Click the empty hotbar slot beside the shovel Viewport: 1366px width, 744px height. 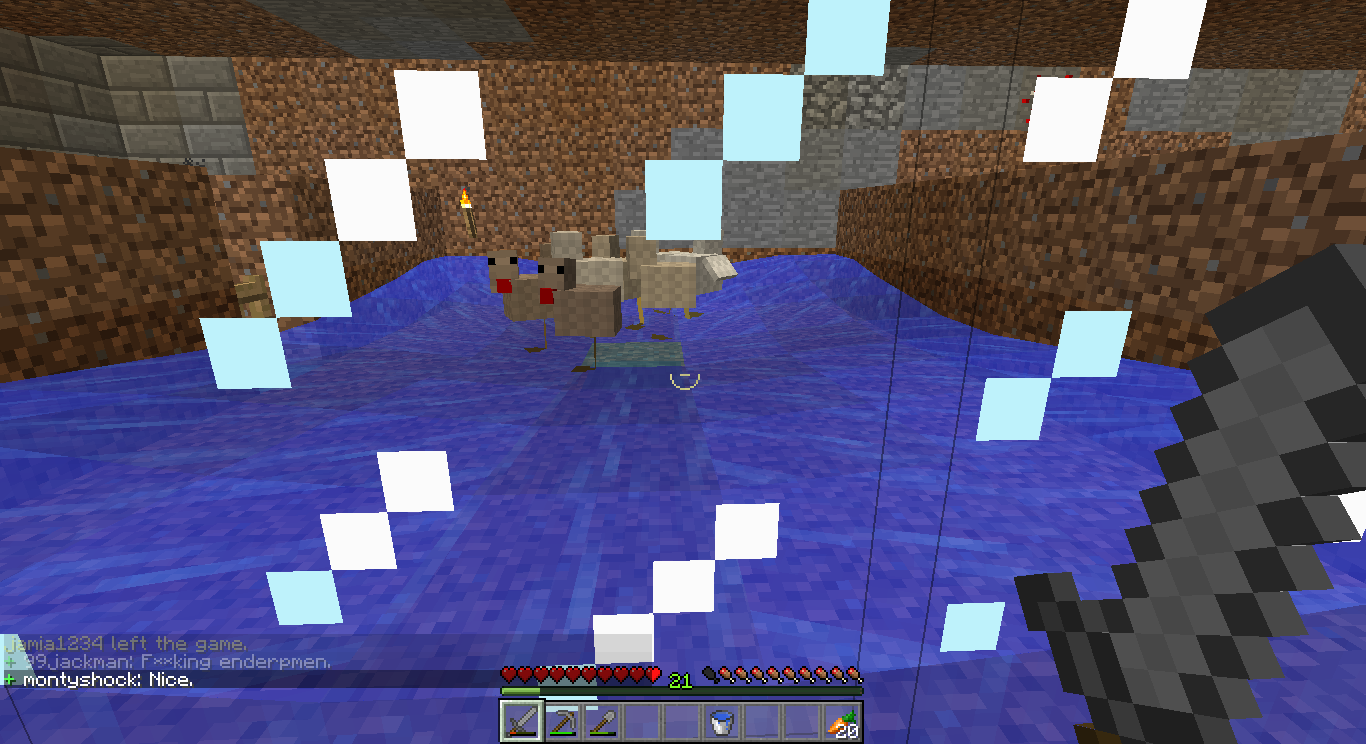click(641, 720)
